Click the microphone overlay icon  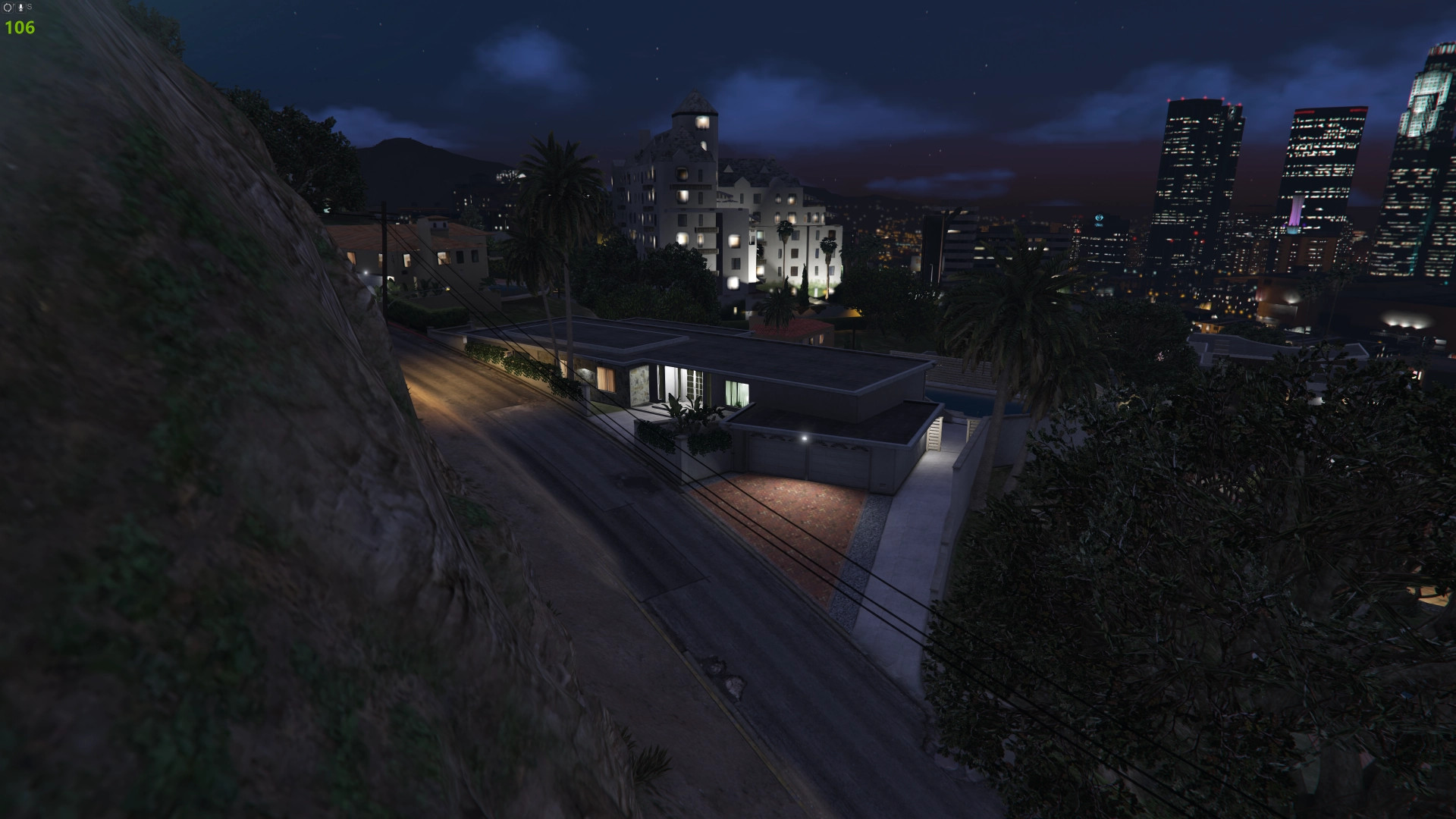19,8
